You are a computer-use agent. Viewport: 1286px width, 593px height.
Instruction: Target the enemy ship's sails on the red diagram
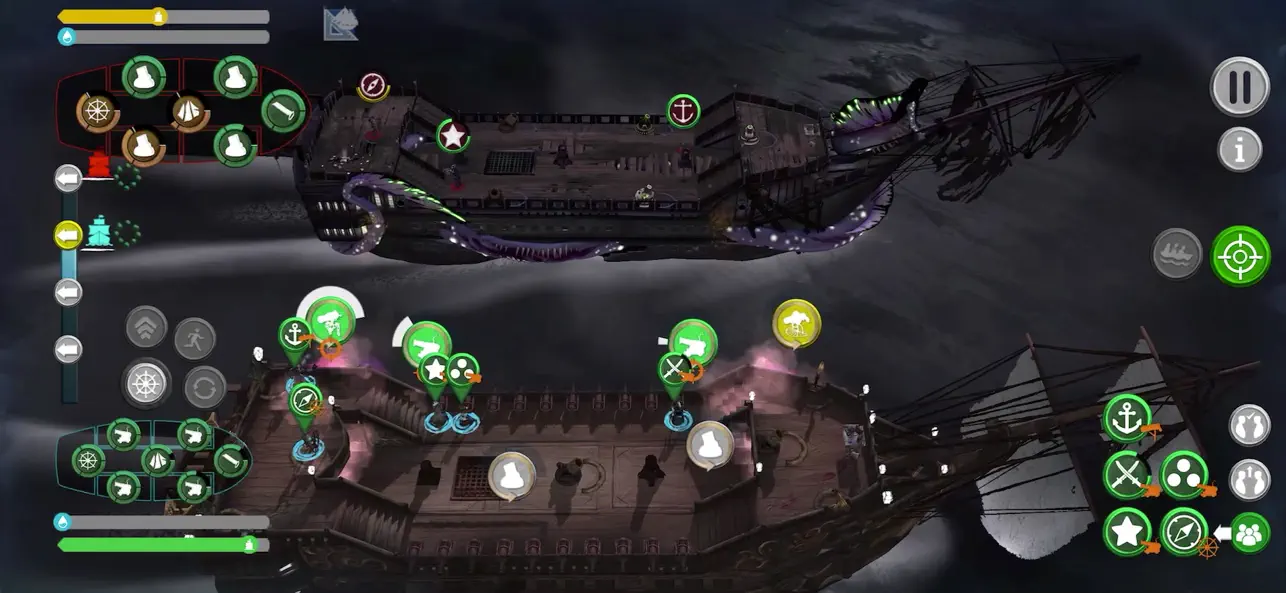pos(189,112)
